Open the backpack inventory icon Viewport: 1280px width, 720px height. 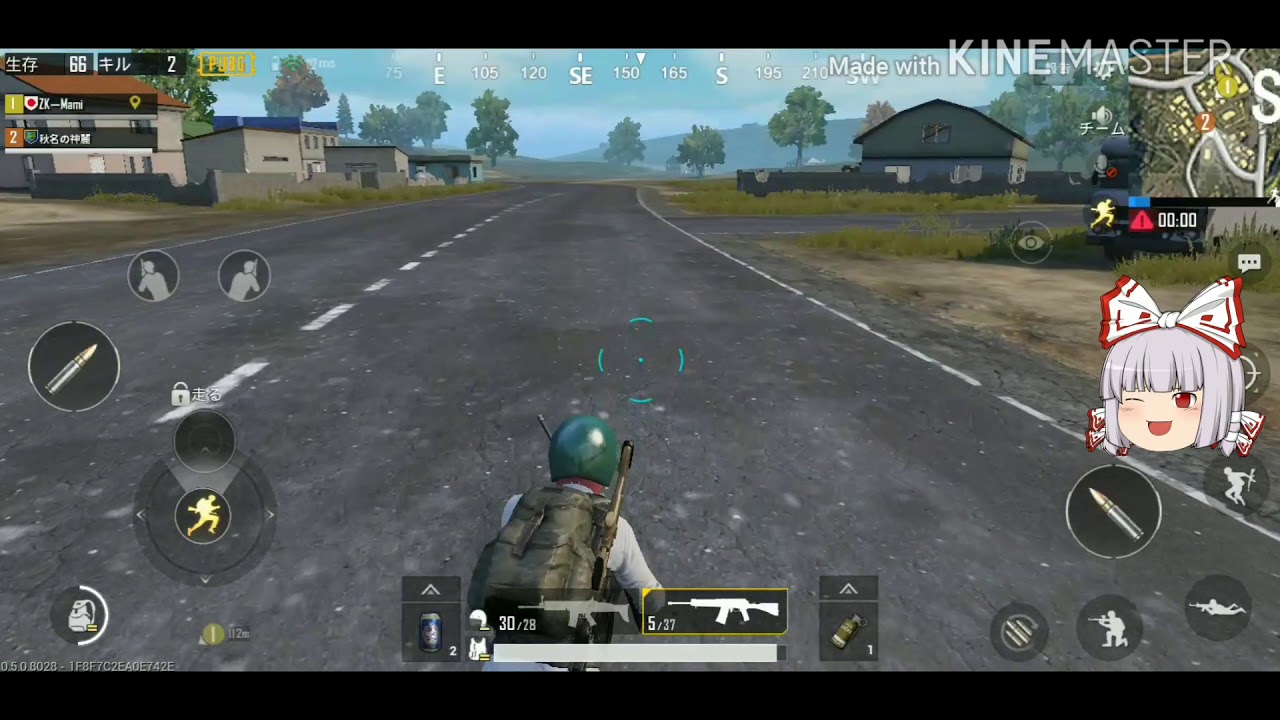pos(79,616)
